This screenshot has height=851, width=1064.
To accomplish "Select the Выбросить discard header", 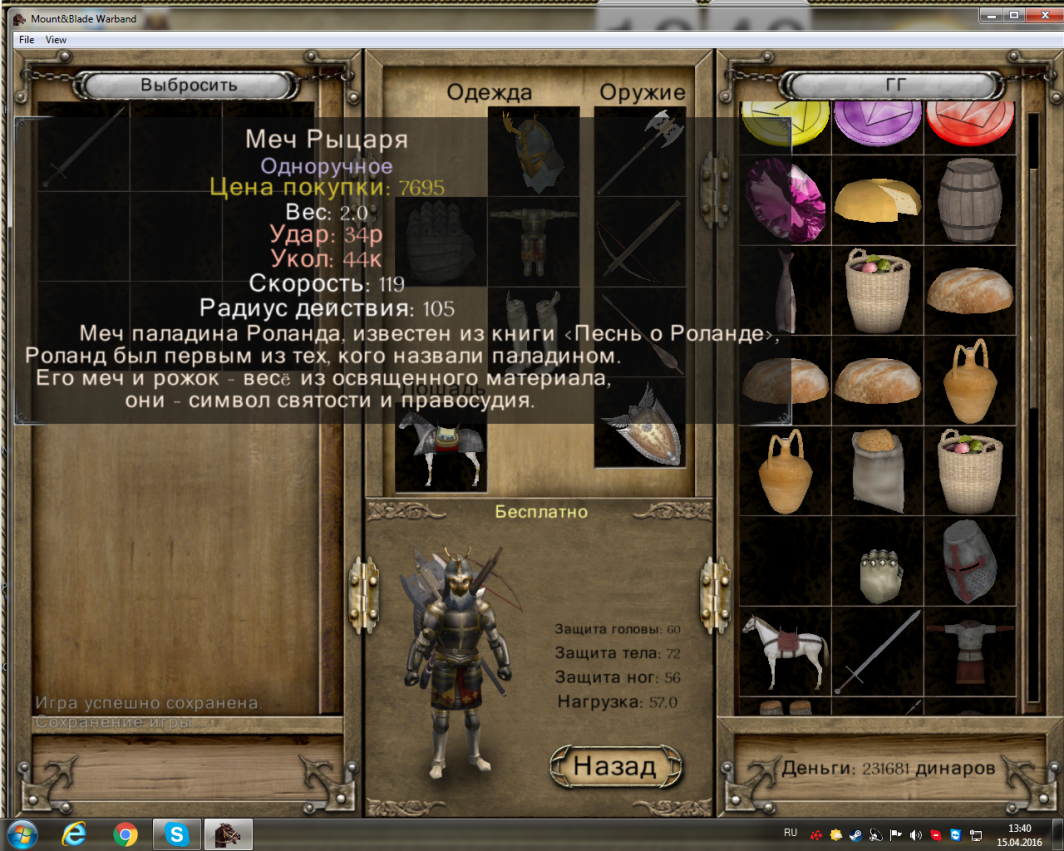I will (x=189, y=85).
